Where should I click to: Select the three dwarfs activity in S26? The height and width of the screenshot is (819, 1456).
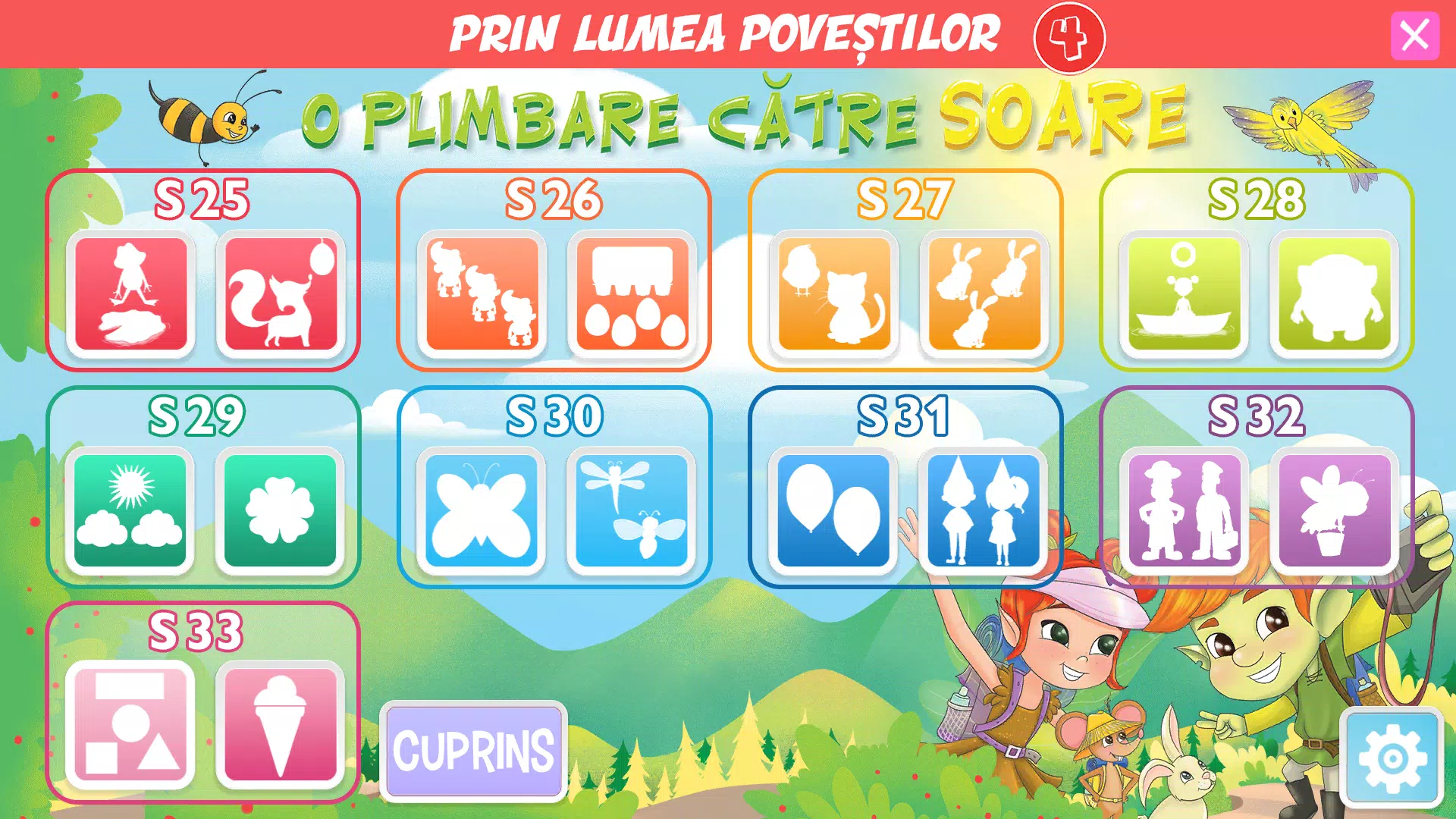[x=481, y=294]
